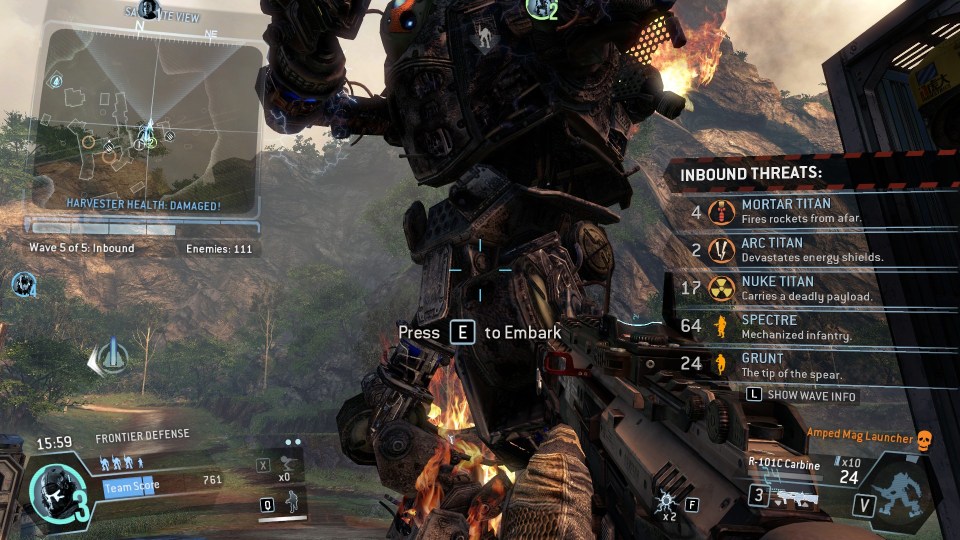
Task: Select the running pilot tactical ability icon
Action: (x=292, y=502)
